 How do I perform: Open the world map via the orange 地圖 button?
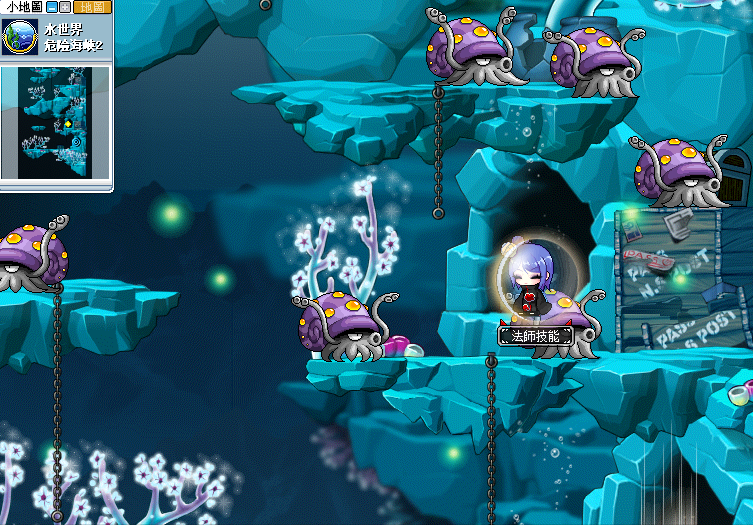(x=91, y=7)
